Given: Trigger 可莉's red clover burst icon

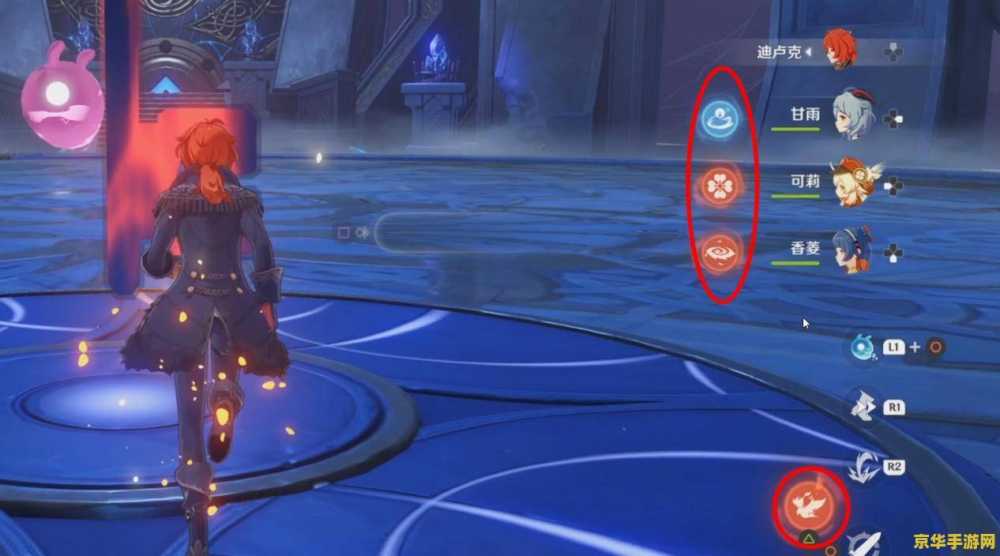Looking at the screenshot, I should pyautogui.click(x=718, y=184).
